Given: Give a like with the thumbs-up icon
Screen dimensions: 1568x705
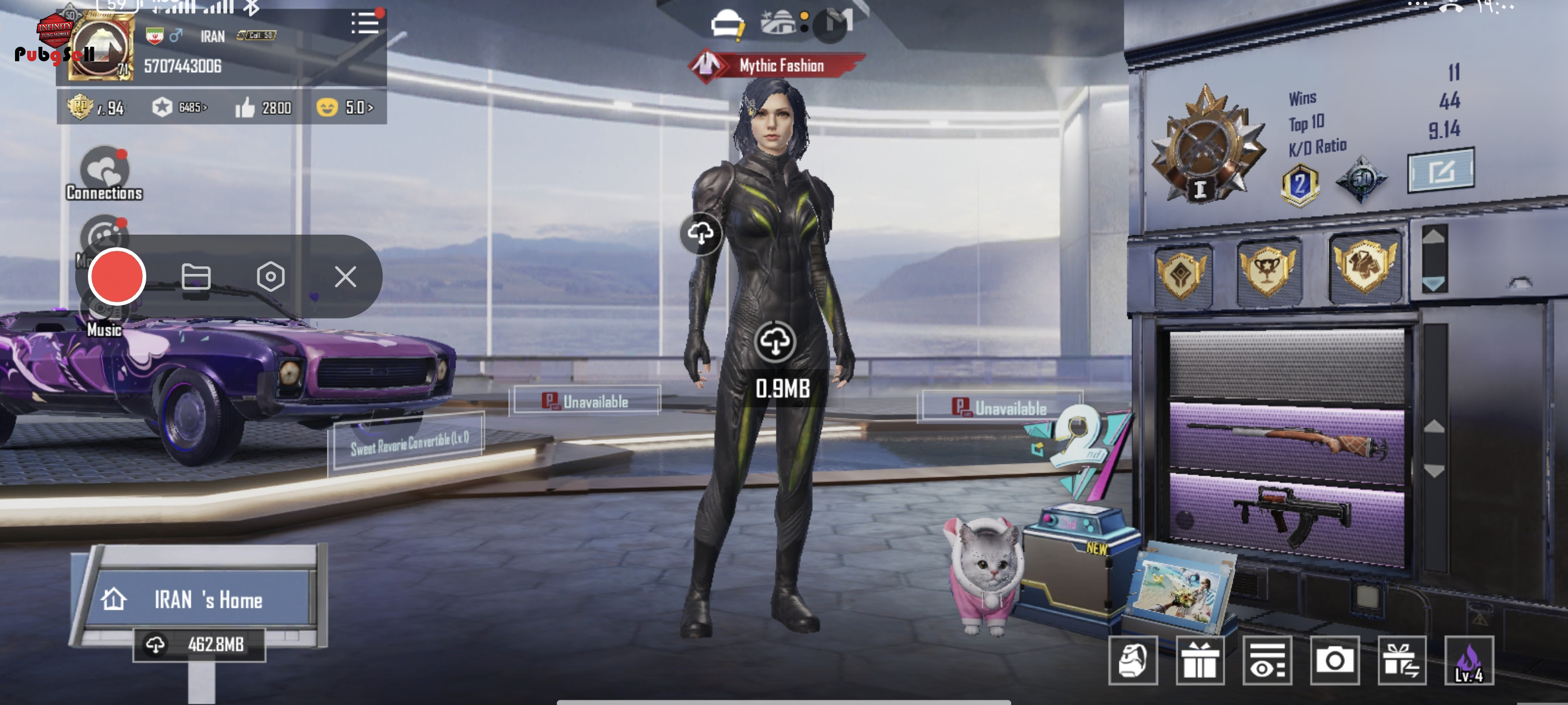Looking at the screenshot, I should pyautogui.click(x=245, y=108).
